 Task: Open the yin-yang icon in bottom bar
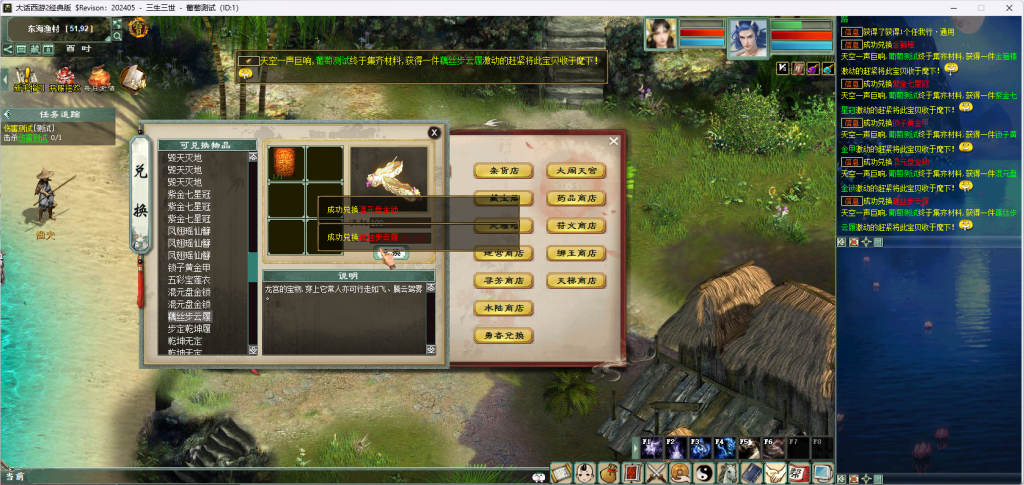click(x=703, y=472)
